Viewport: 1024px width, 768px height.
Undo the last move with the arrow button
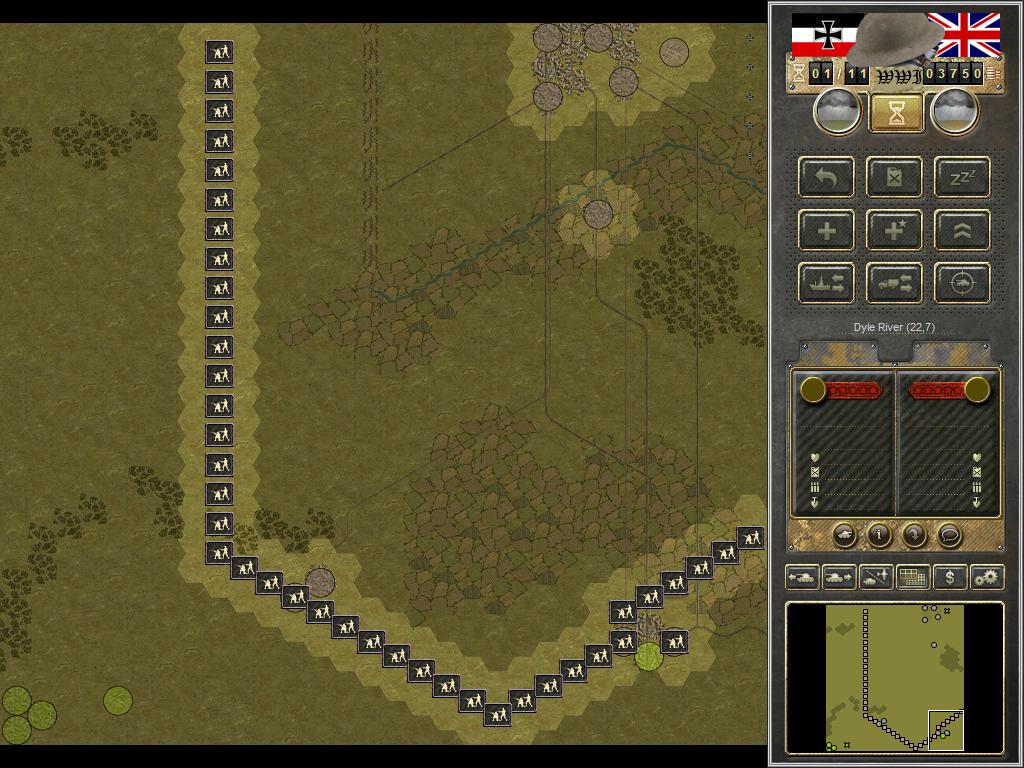pyautogui.click(x=827, y=178)
